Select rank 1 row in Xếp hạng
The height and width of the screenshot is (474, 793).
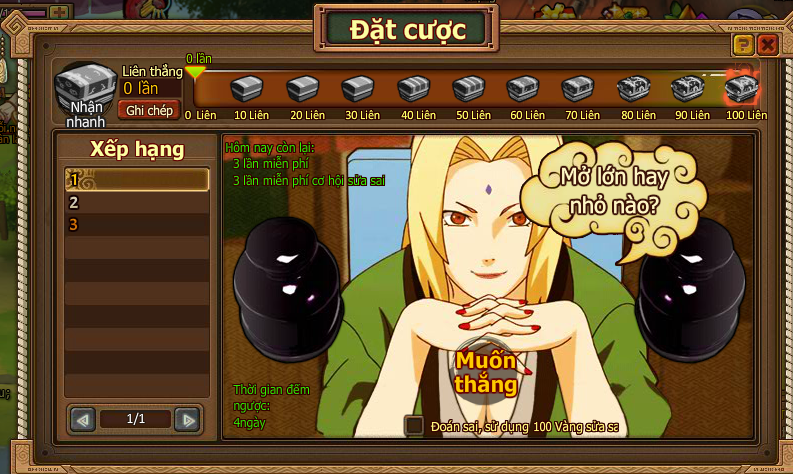point(136,180)
